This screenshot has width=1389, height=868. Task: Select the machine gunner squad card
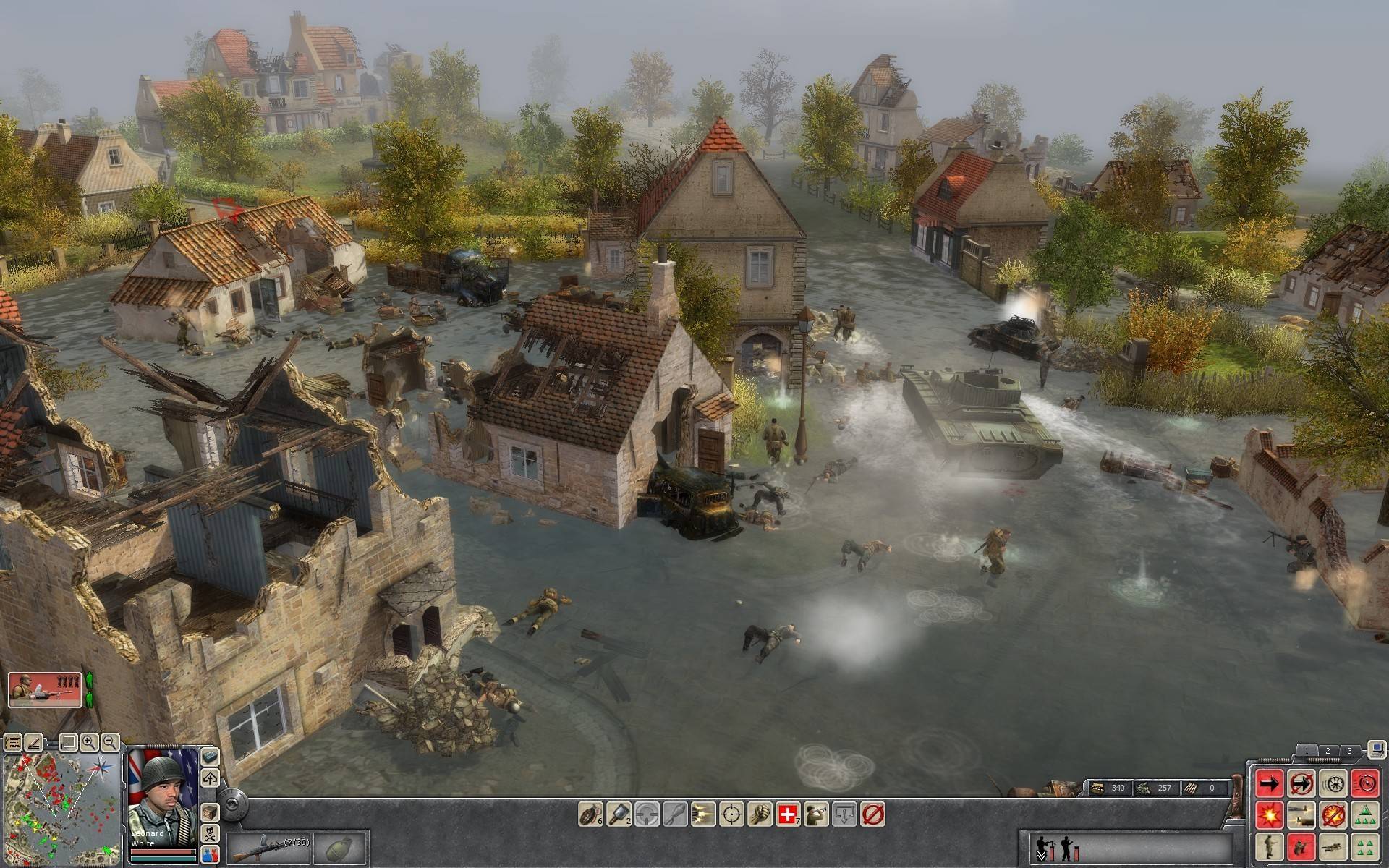click(x=45, y=689)
